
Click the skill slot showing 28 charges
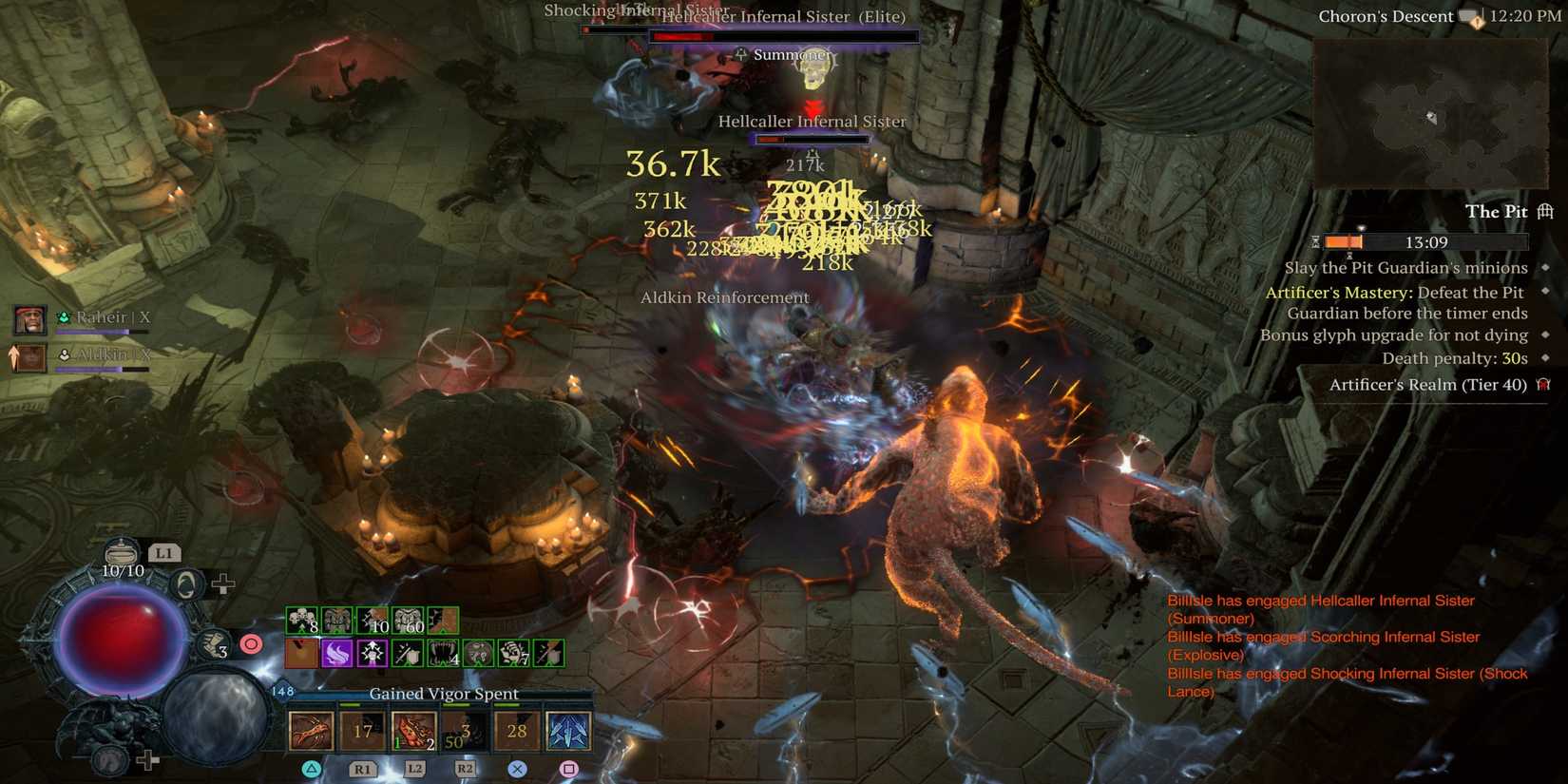point(515,731)
